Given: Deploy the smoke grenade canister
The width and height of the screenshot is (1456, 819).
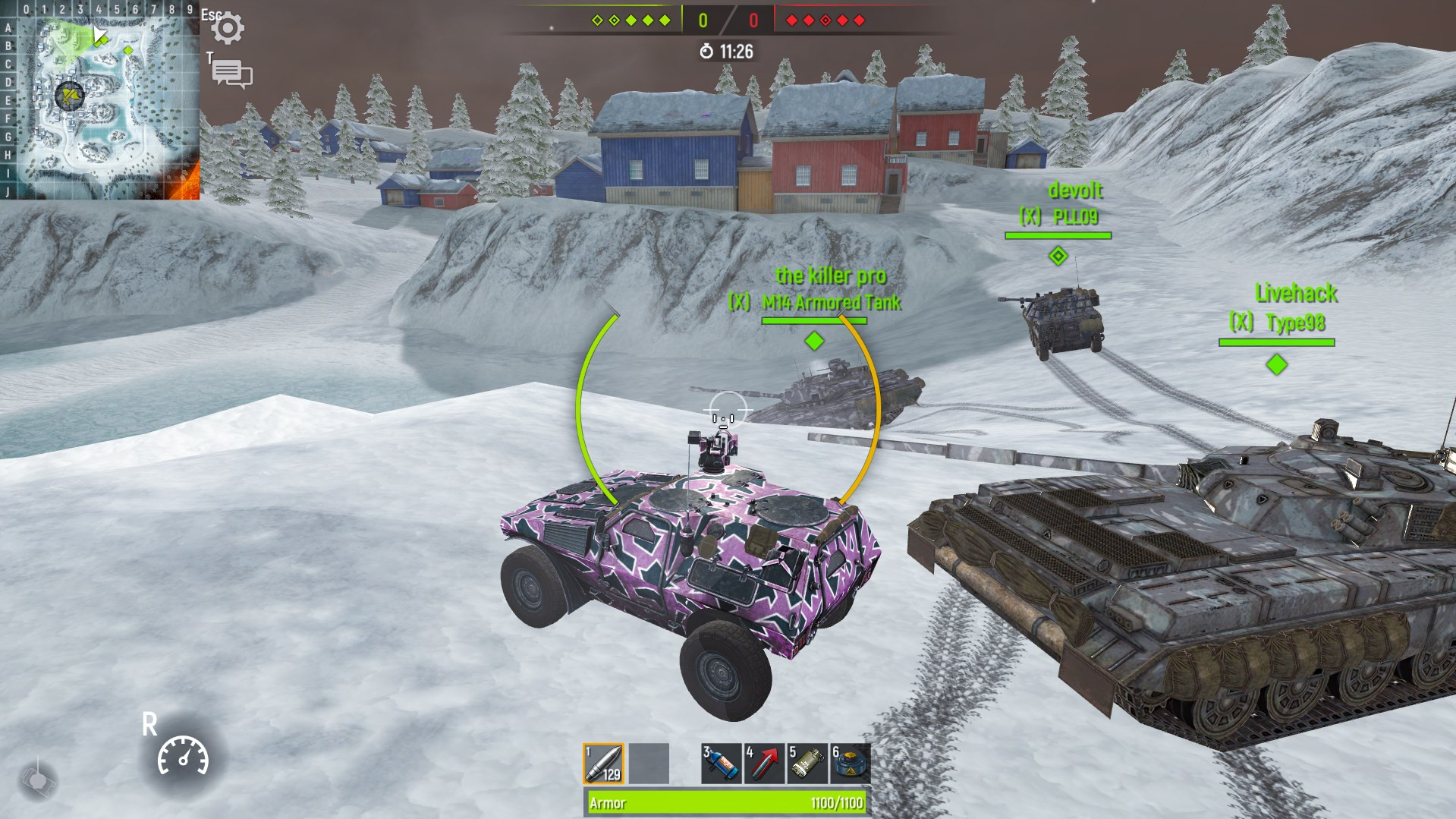Looking at the screenshot, I should (x=807, y=763).
